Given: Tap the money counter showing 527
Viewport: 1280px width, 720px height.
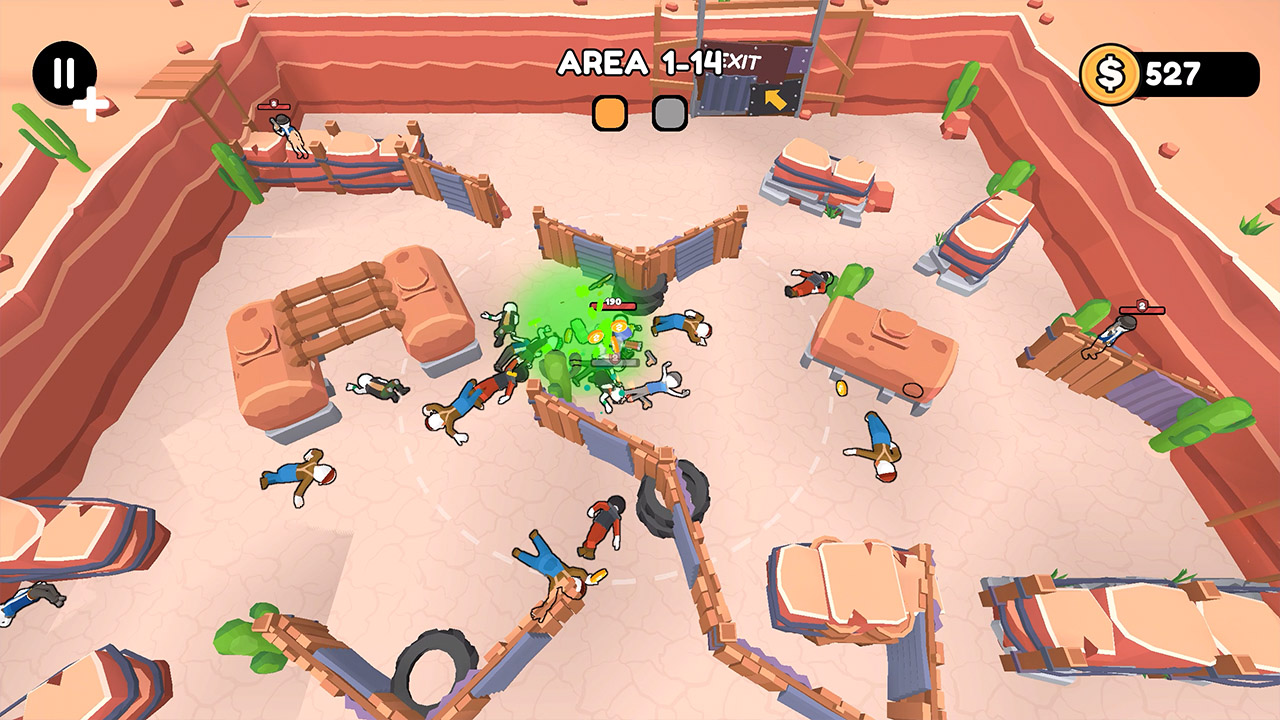Looking at the screenshot, I should 1172,70.
